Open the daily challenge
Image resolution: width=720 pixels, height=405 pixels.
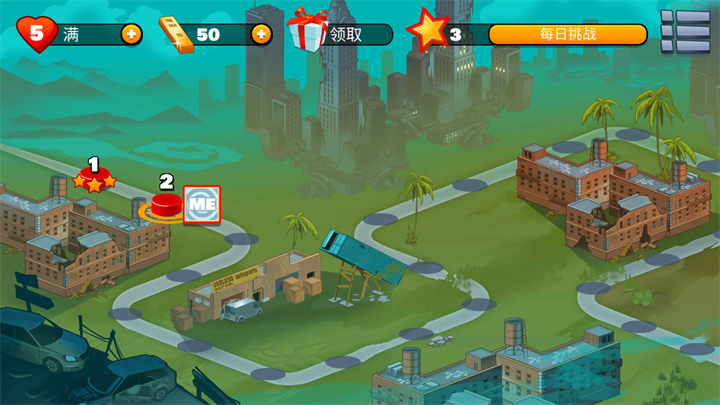pos(567,34)
